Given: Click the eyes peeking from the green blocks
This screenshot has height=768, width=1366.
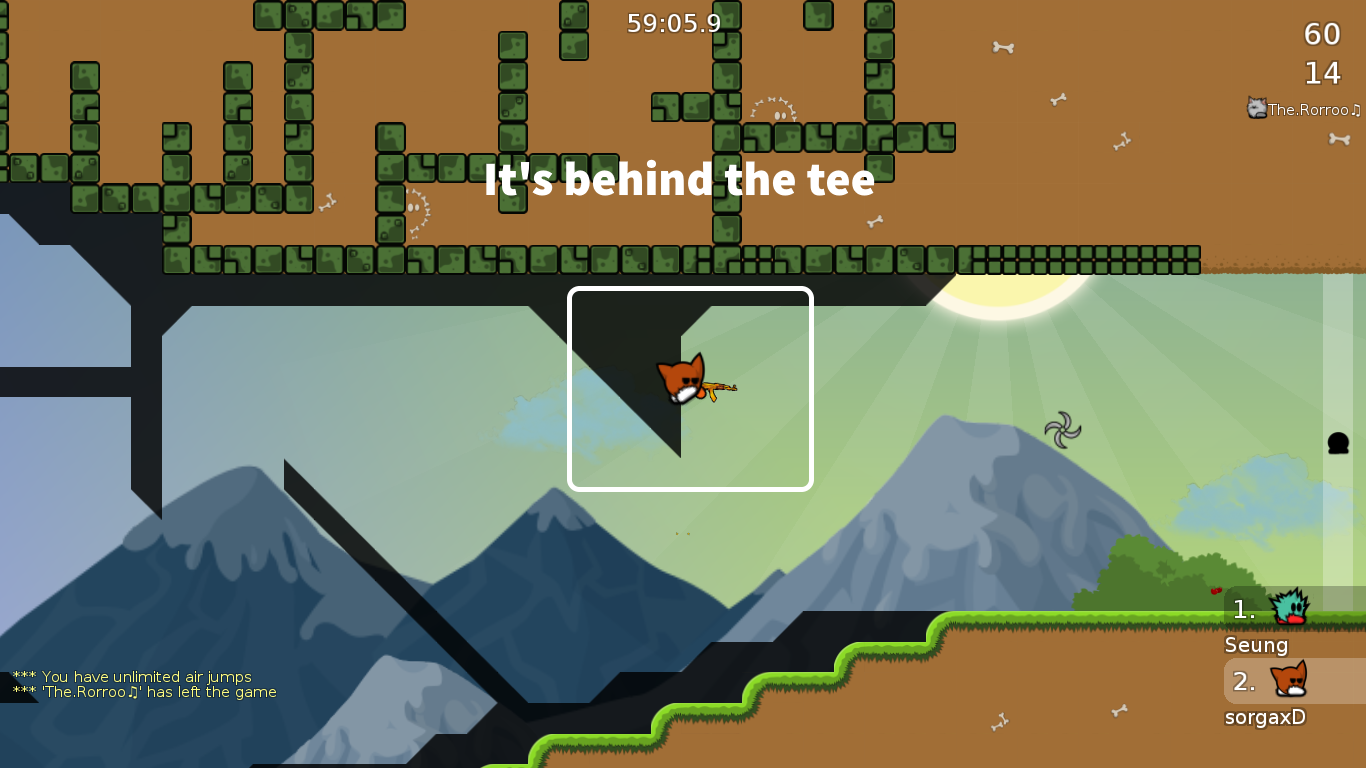Looking at the screenshot, I should point(780,115).
